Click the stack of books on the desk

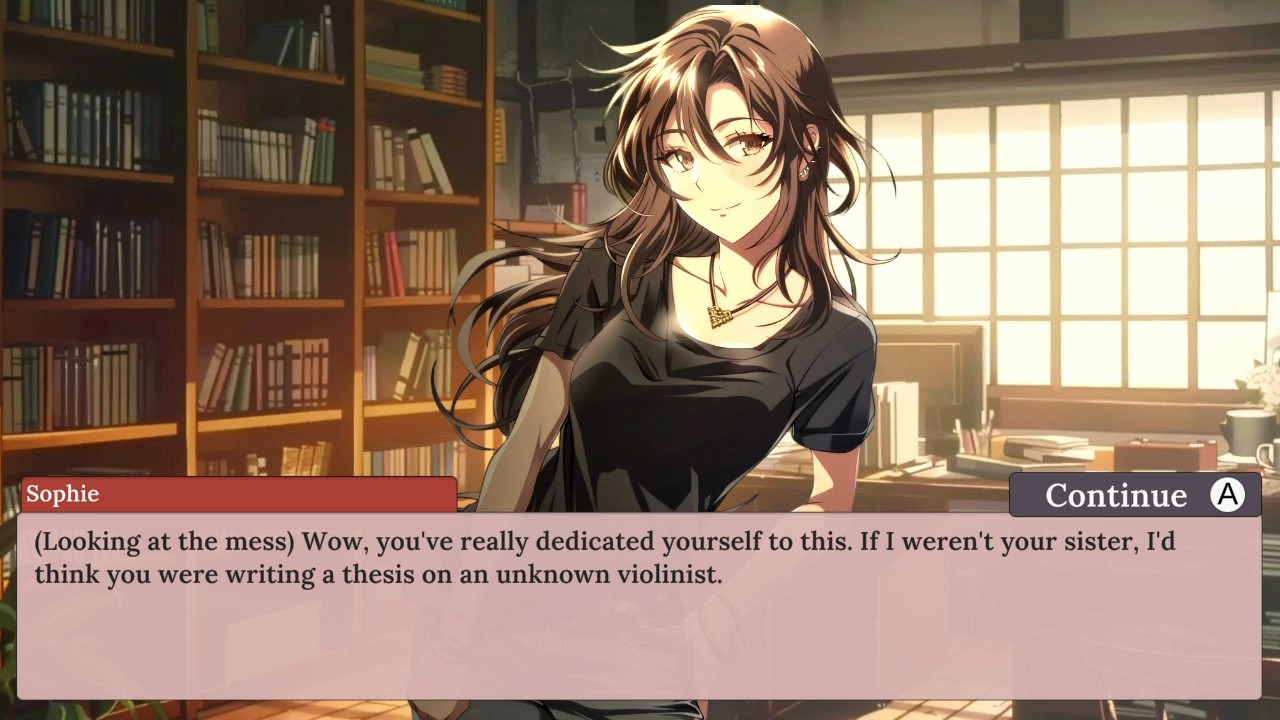(1045, 450)
